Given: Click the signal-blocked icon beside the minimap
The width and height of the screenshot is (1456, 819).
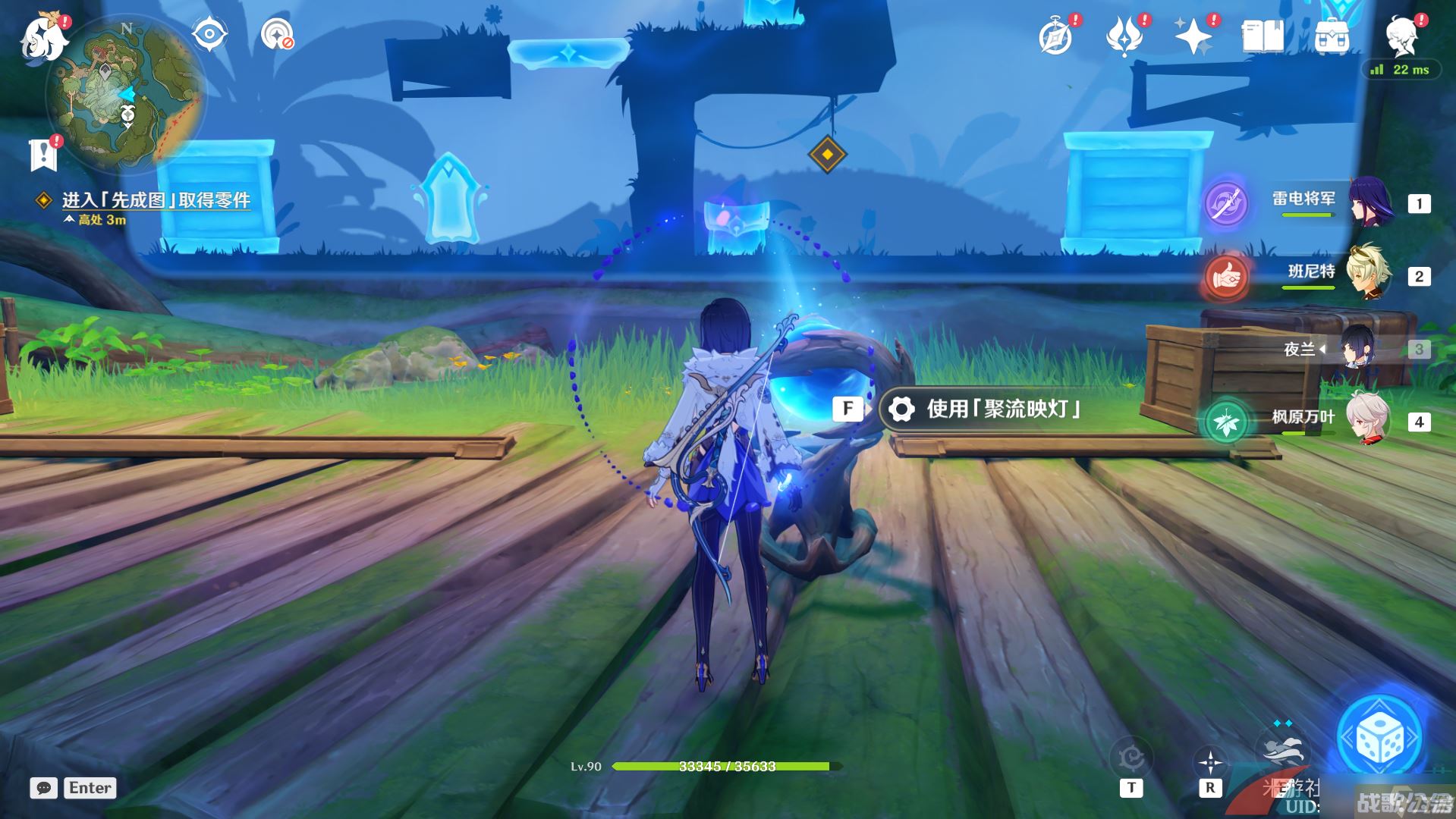Looking at the screenshot, I should (277, 35).
